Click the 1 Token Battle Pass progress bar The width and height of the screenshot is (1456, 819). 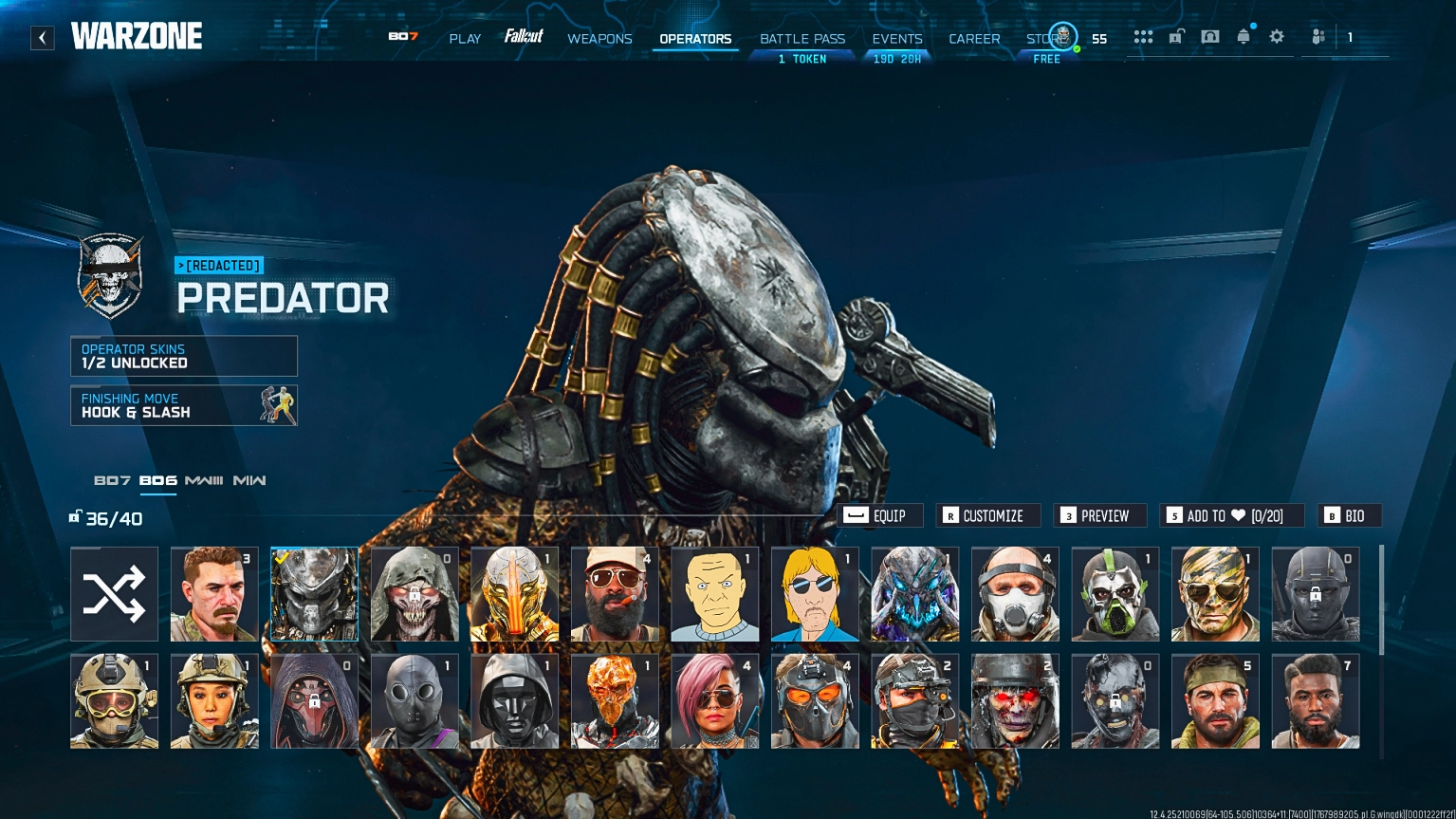pos(802,59)
